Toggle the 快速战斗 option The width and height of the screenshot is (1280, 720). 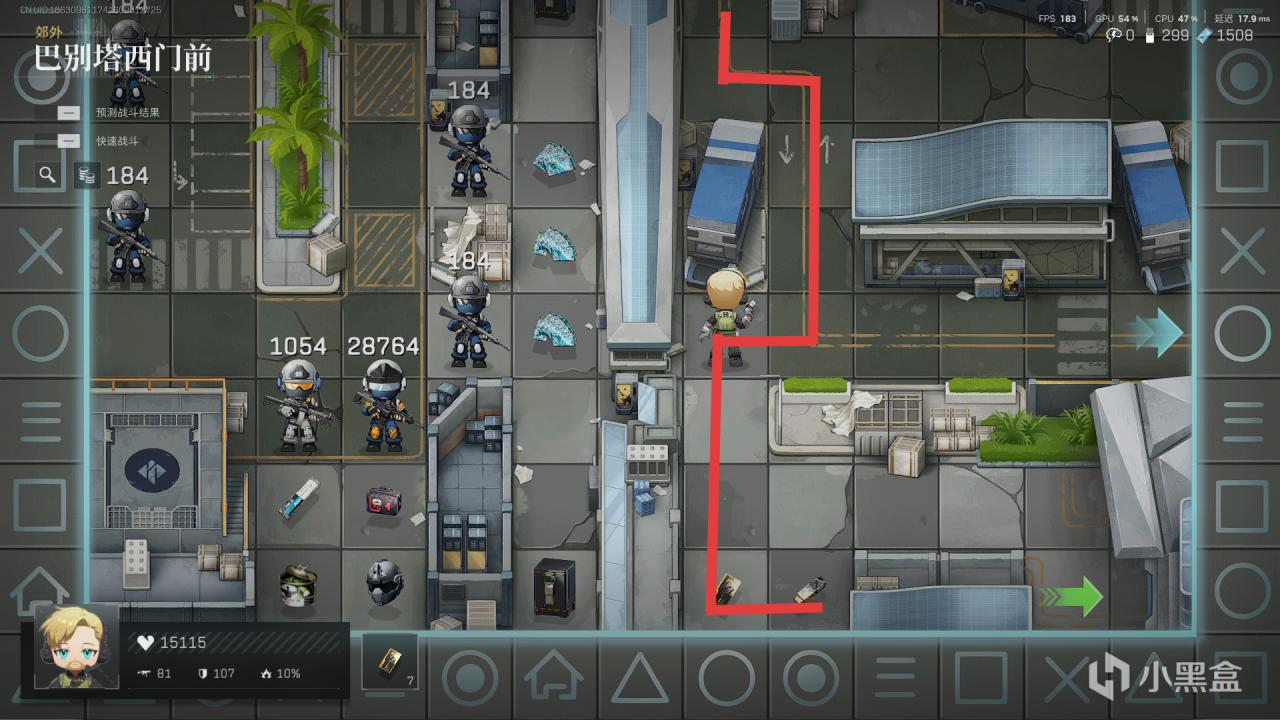point(69,141)
